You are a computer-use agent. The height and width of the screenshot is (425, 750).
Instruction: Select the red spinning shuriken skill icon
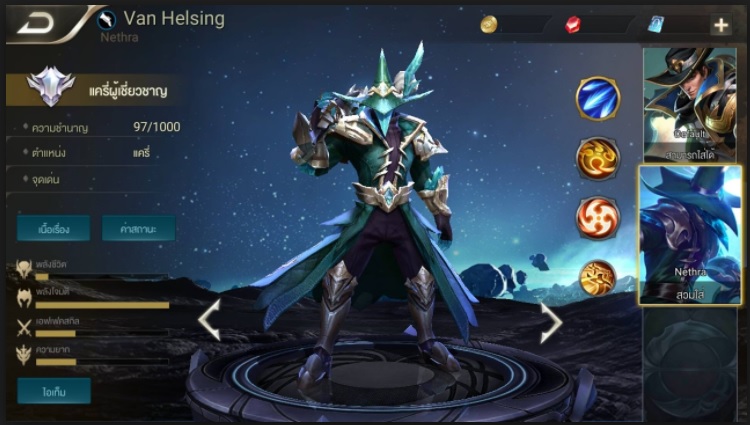[598, 218]
